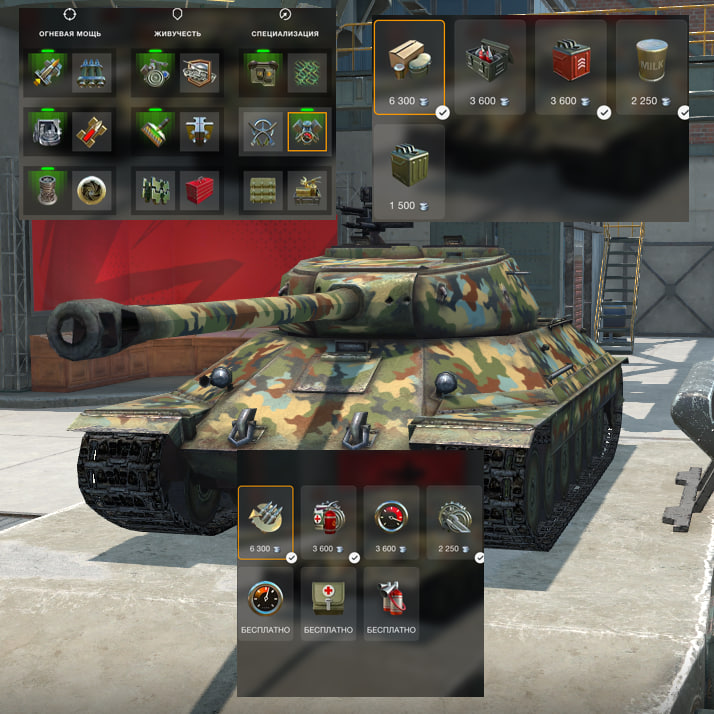
Task: Select the shell reload consumable costing 6 300
Action: pyautogui.click(x=265, y=521)
